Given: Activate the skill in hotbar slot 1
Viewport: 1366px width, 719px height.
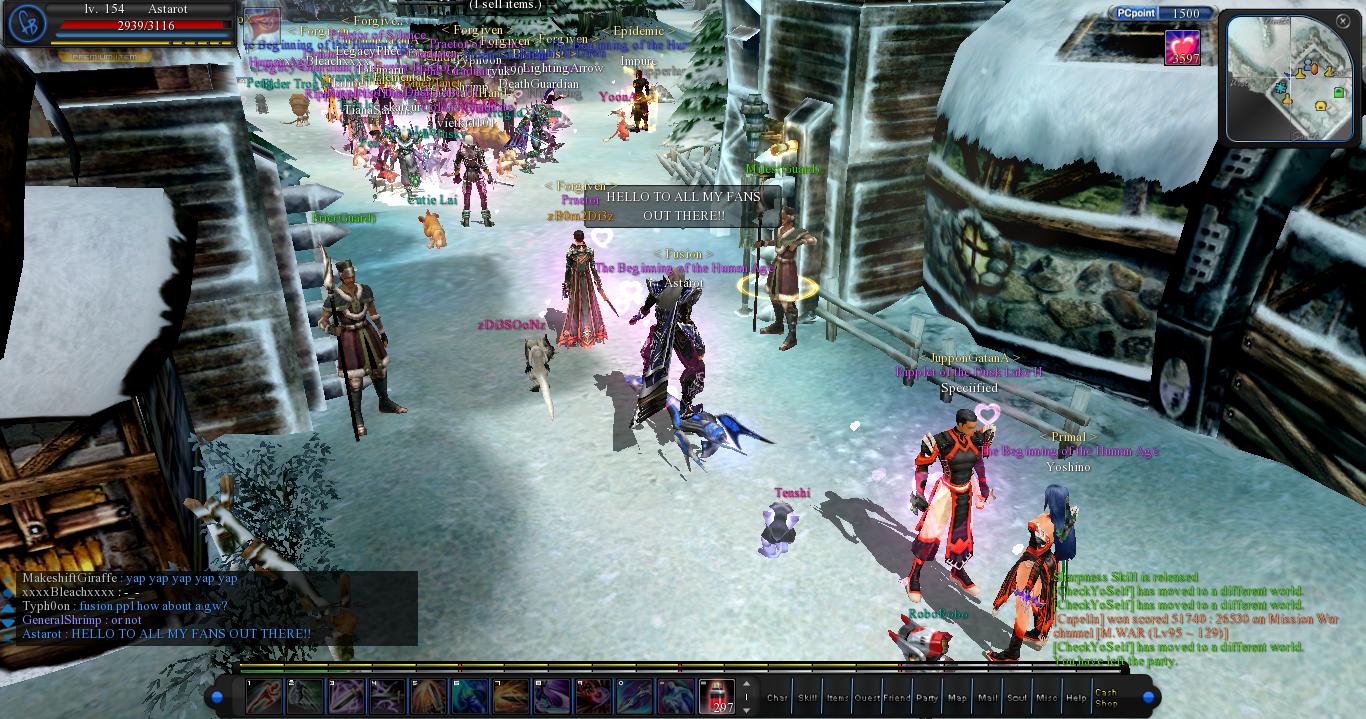Looking at the screenshot, I should pyautogui.click(x=265, y=696).
